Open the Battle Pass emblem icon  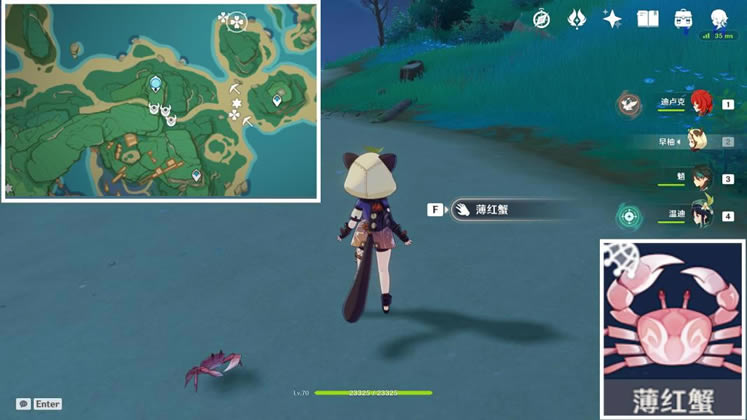577,19
